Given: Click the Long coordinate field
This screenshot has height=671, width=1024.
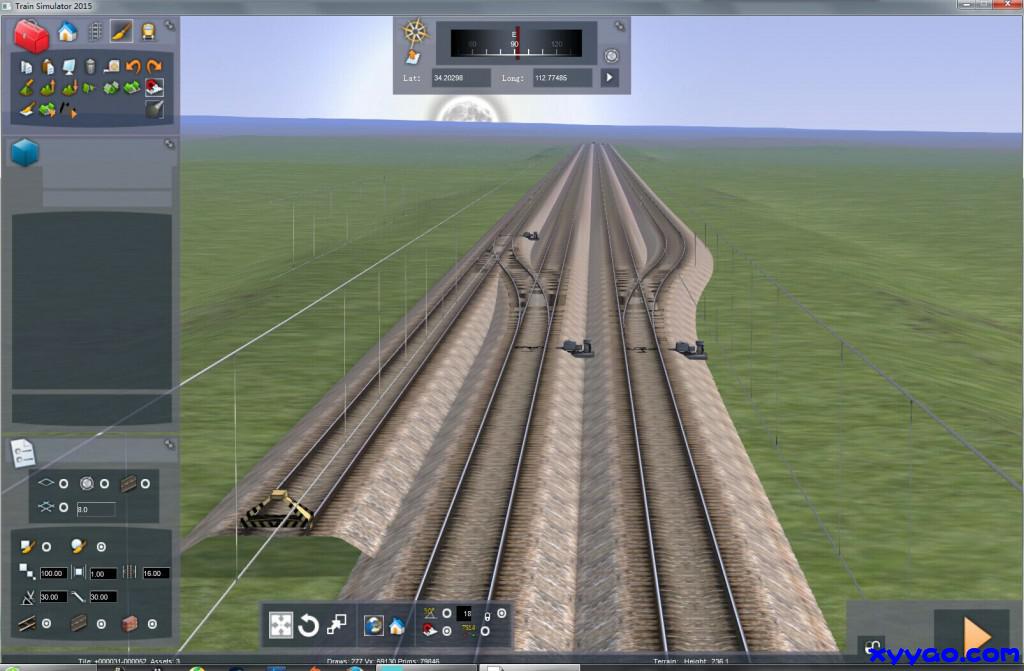Looking at the screenshot, I should point(563,77).
